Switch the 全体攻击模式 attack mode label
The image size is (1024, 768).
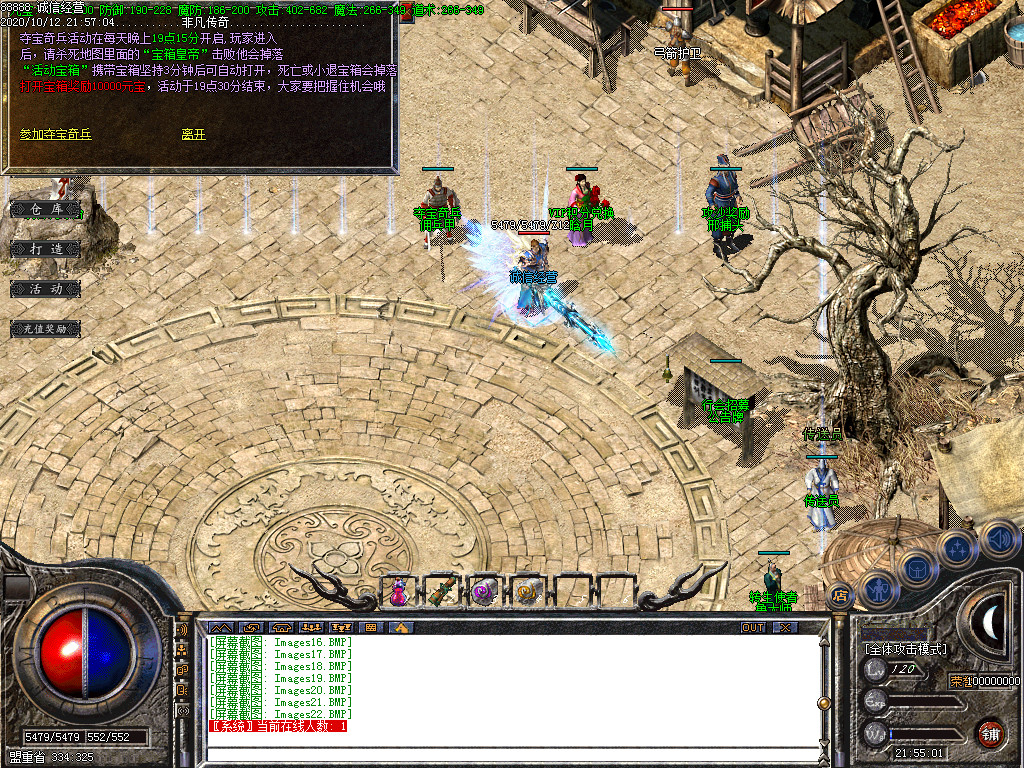point(906,649)
